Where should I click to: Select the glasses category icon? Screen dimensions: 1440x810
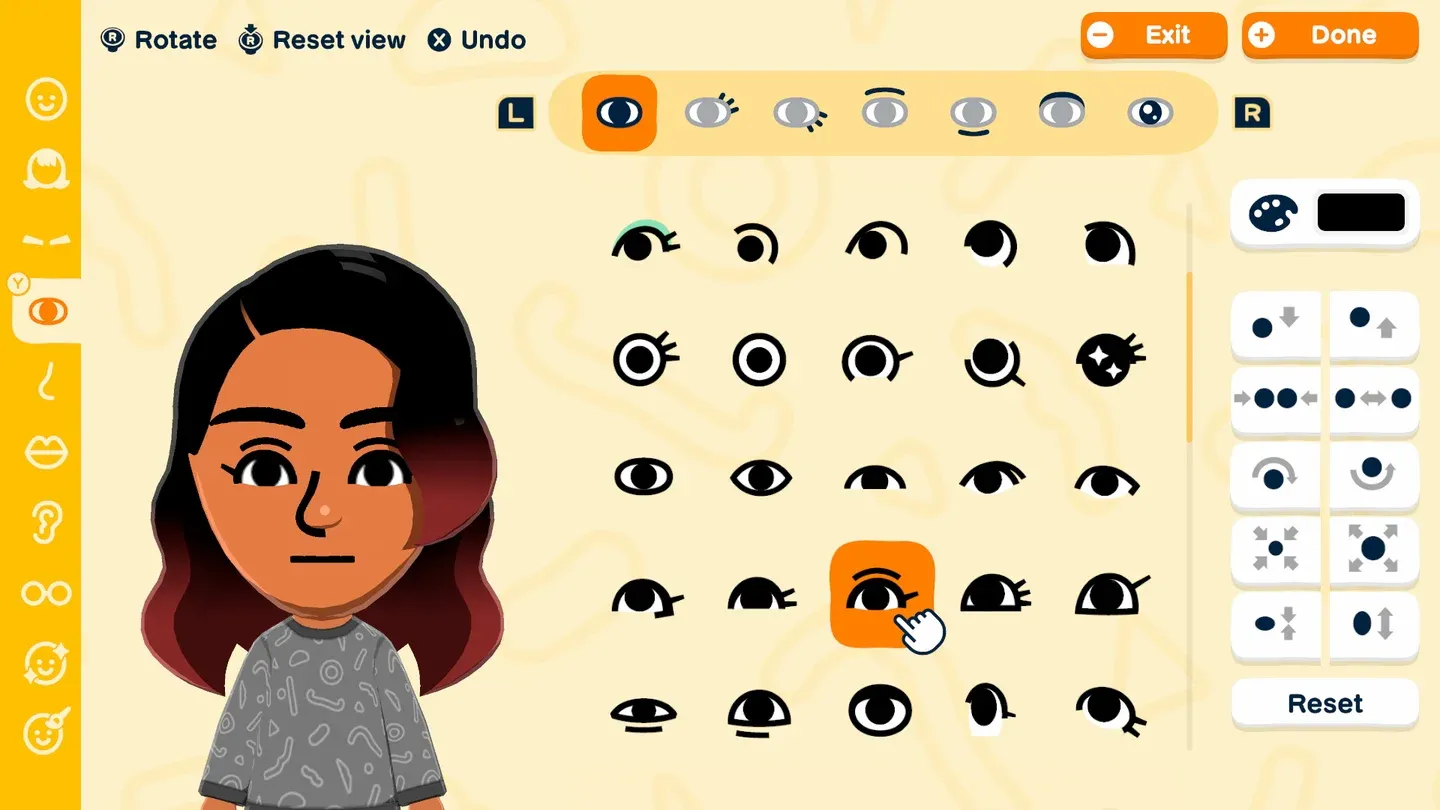[x=45, y=592]
